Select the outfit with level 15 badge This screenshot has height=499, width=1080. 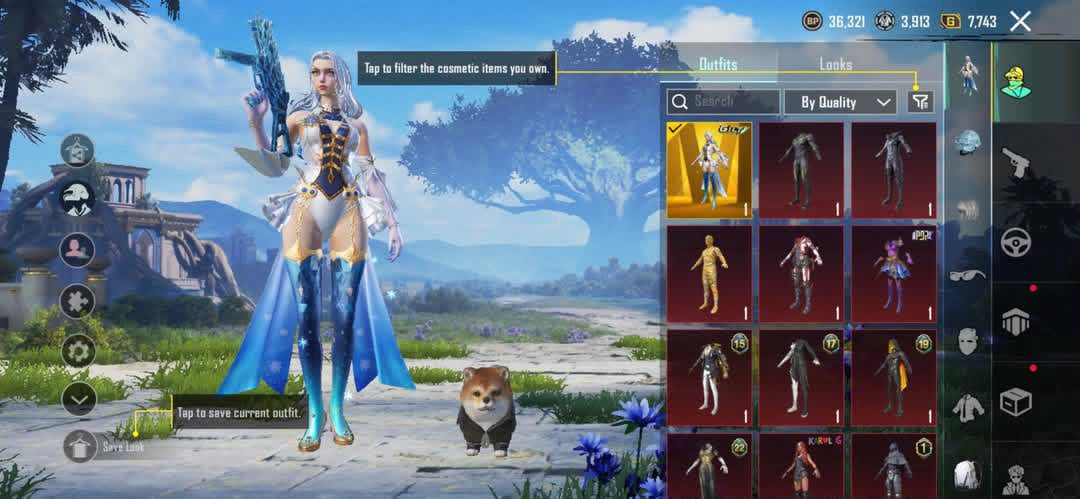[x=709, y=378]
